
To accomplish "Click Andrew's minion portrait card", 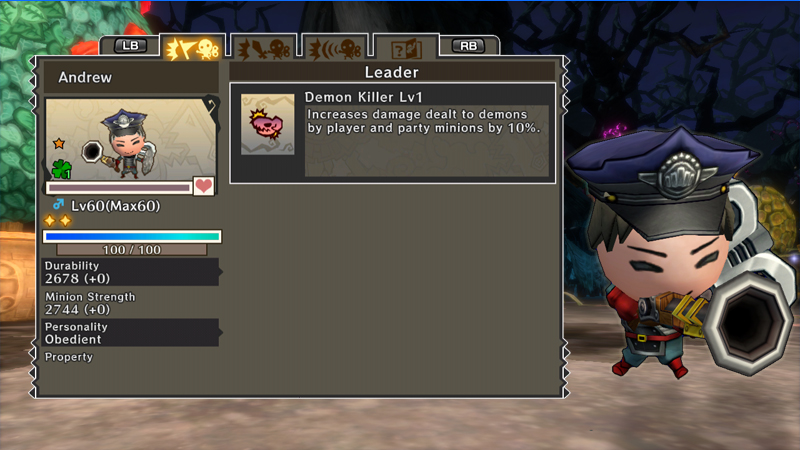I will 131,138.
